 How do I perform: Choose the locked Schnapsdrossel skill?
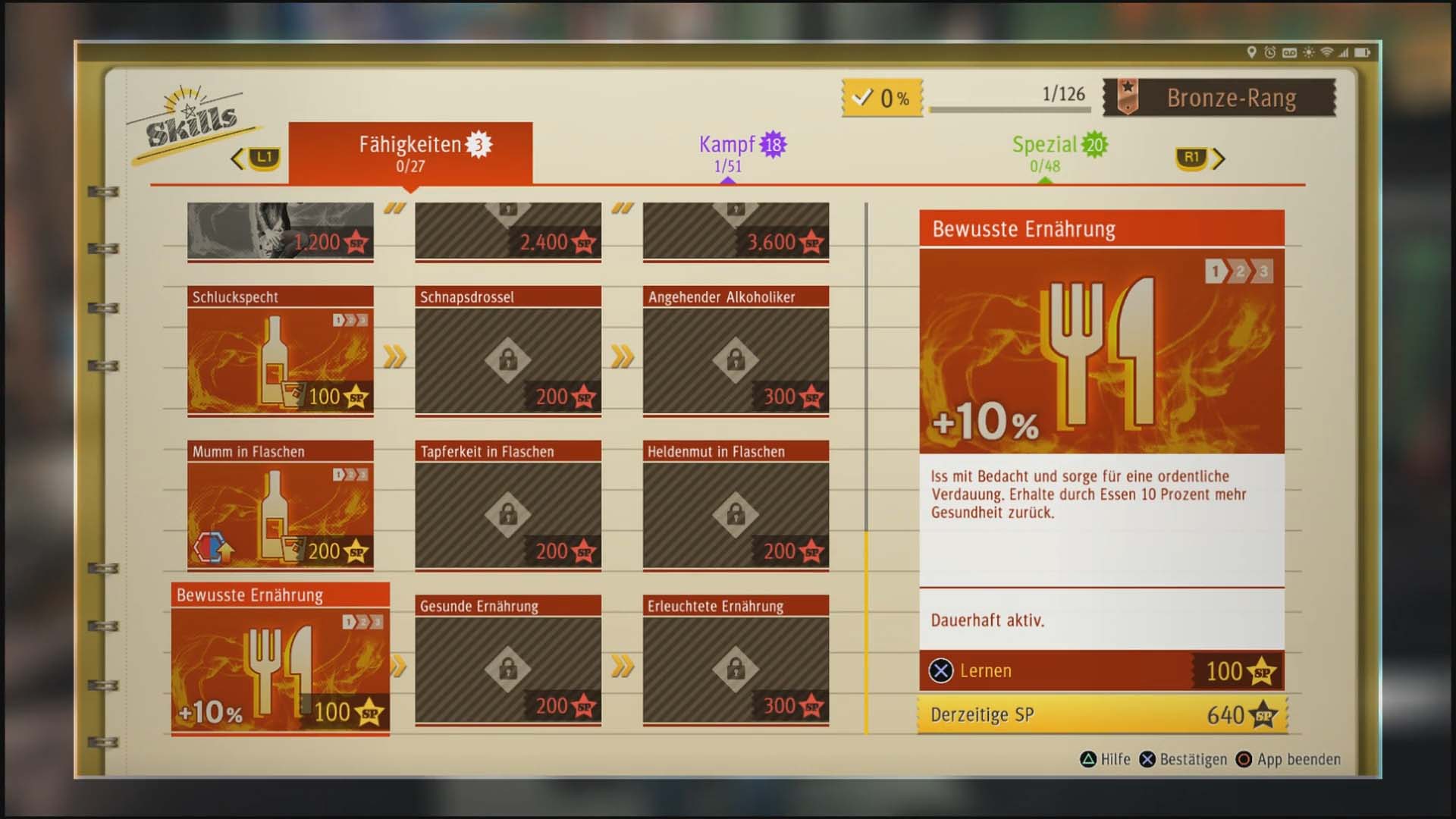508,351
